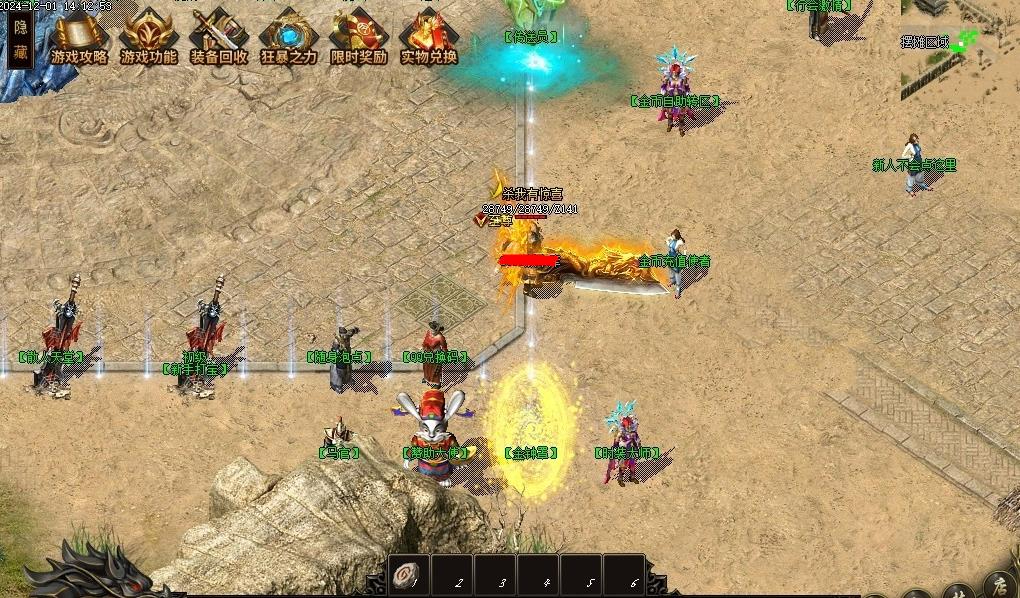The height and width of the screenshot is (598, 1020).
Task: Open the 游戏功能 game functions menu
Action: 149,39
